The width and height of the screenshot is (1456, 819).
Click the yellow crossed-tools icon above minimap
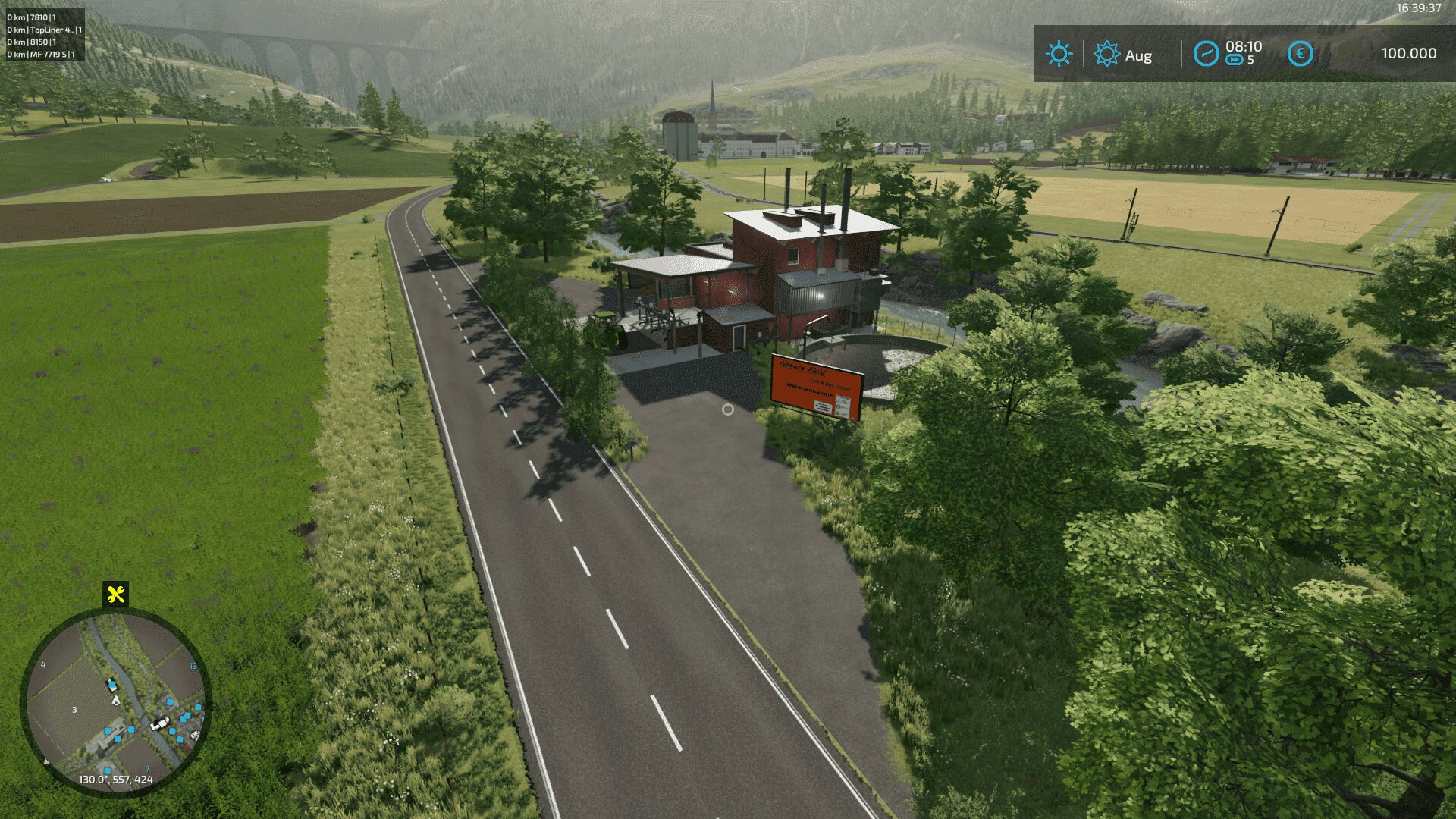click(x=115, y=595)
